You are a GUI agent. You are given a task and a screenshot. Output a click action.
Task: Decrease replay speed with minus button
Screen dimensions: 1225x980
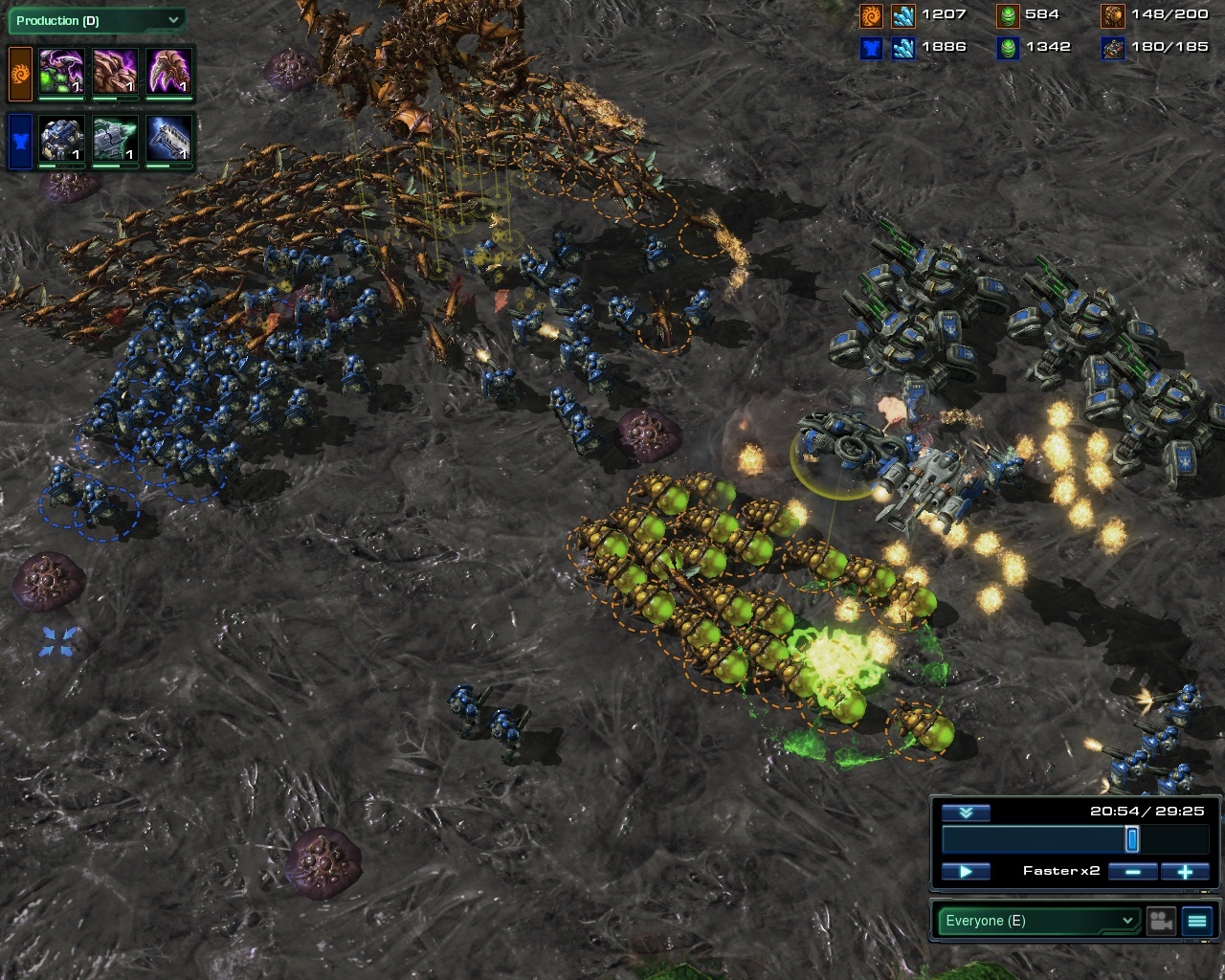tap(1132, 872)
